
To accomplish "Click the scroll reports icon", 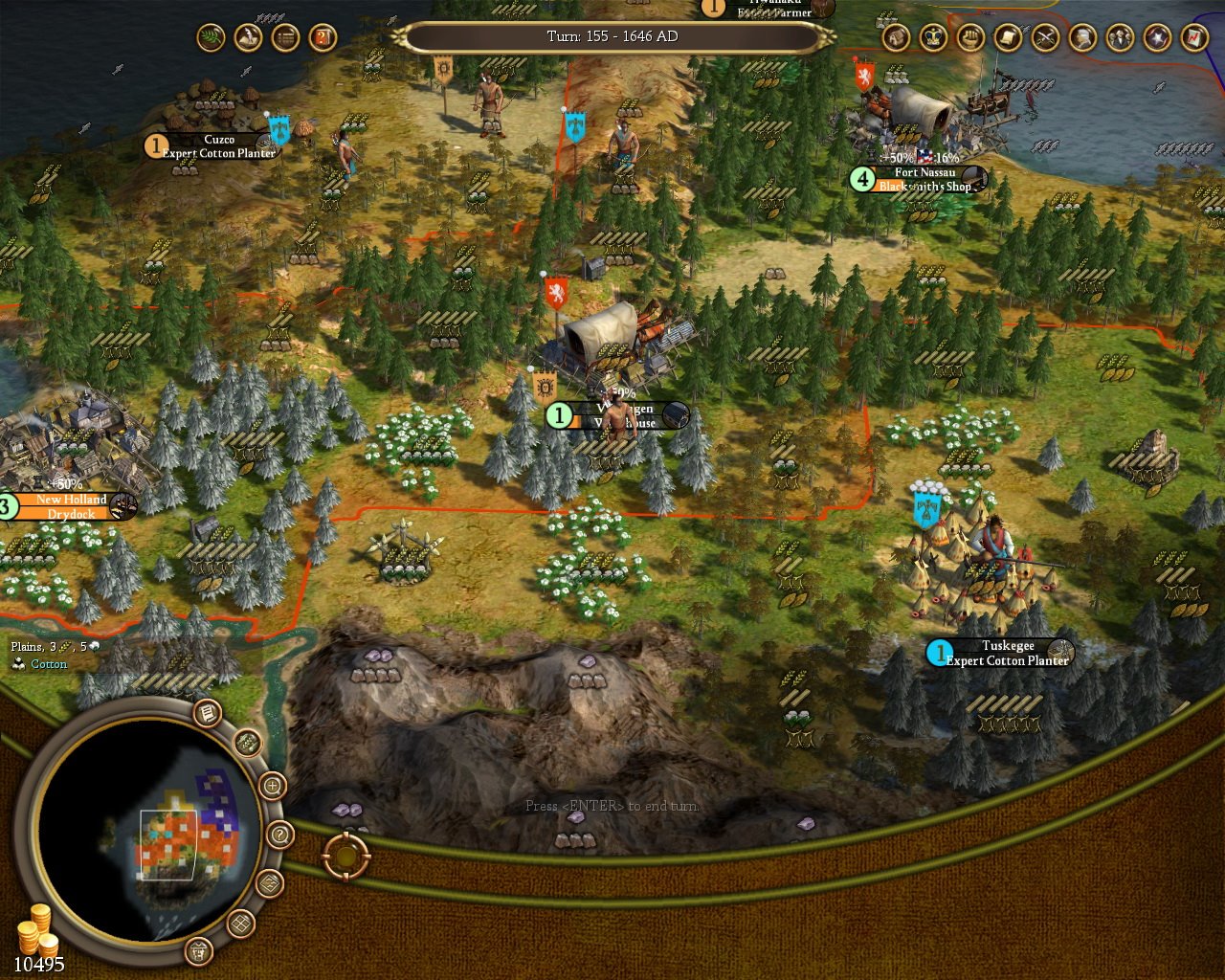I will pyautogui.click(x=1006, y=38).
